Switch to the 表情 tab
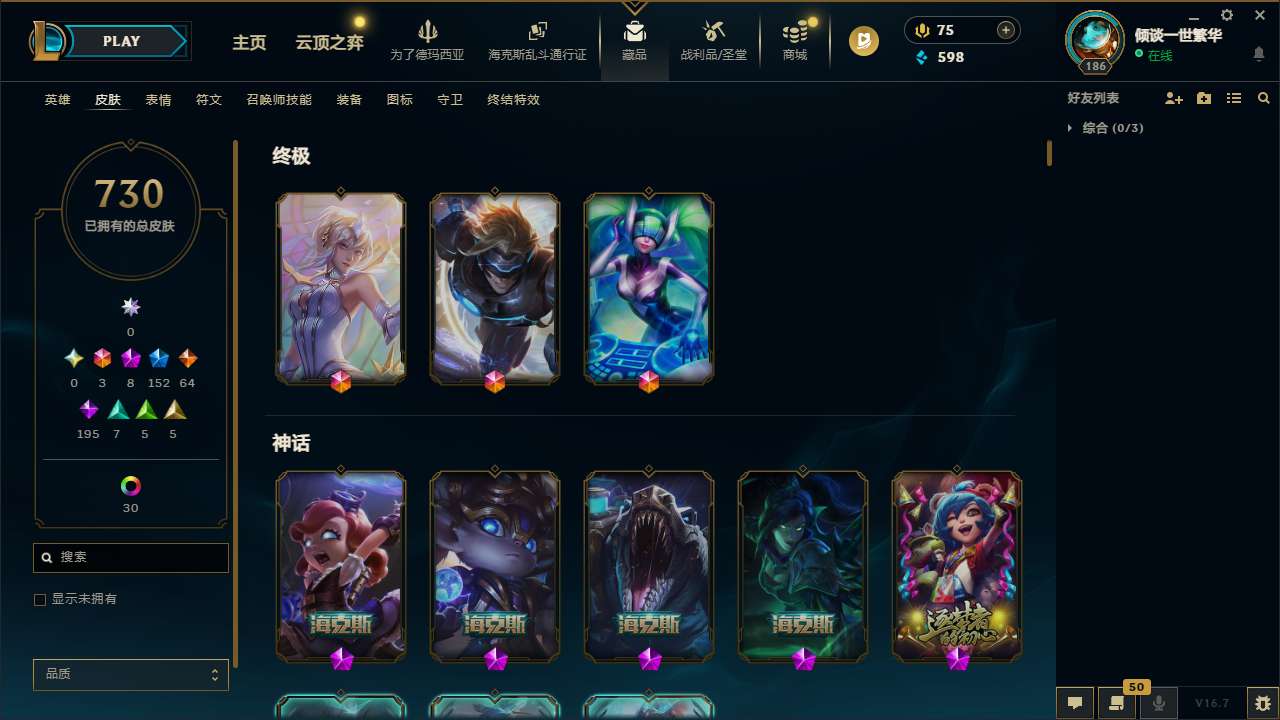The width and height of the screenshot is (1280, 720). point(157,99)
